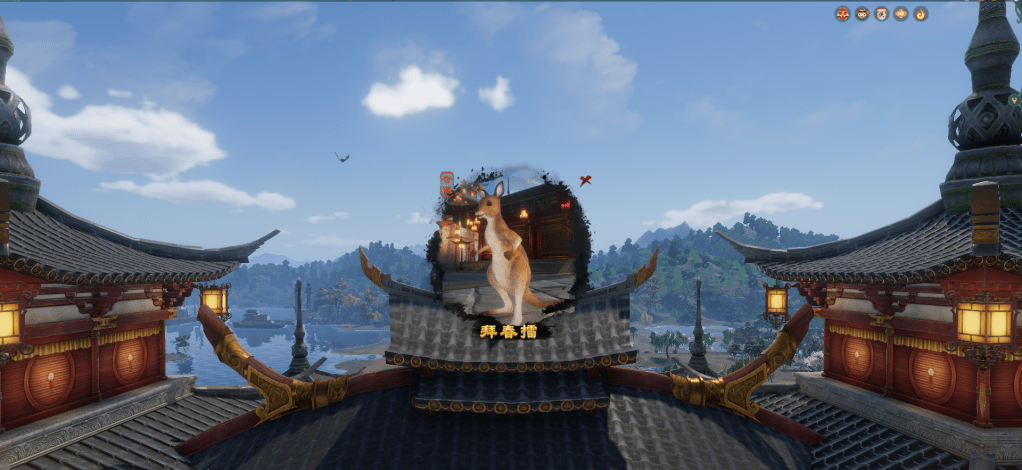
Task: Open the red lion mask icon
Action: (842, 14)
